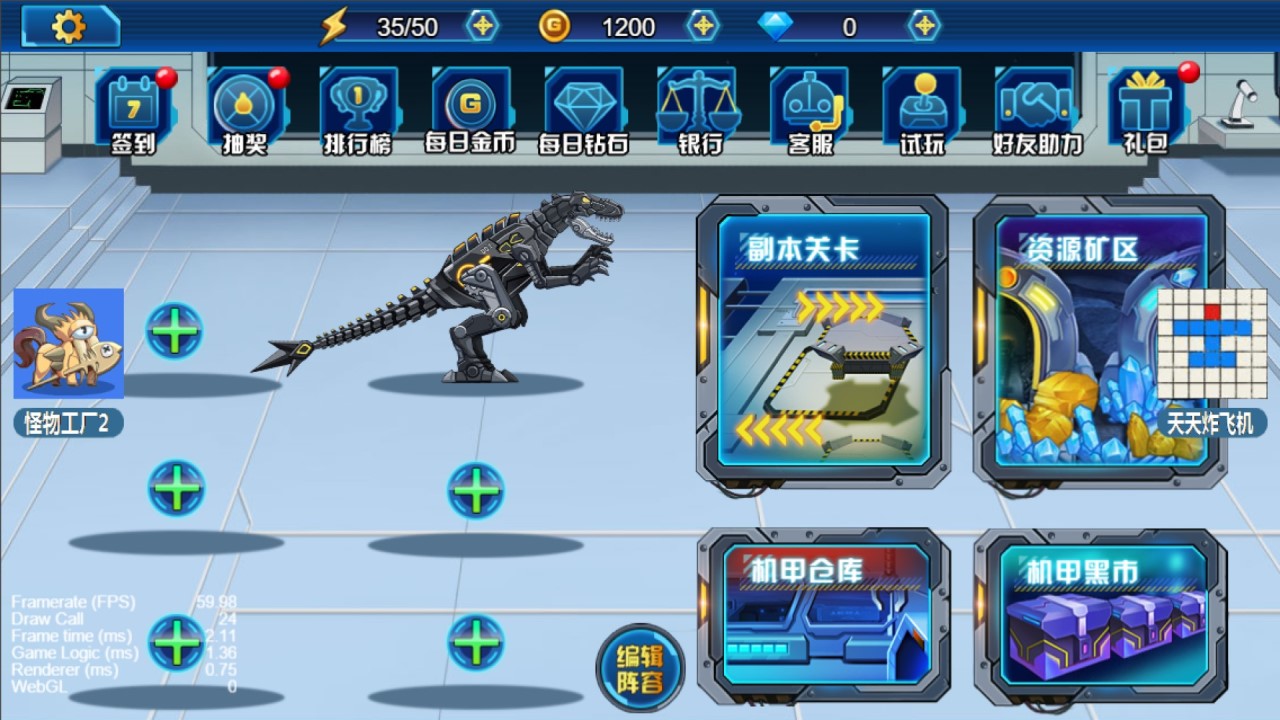The image size is (1280, 720).
Task: Open the 礼包 gift pack
Action: click(x=1146, y=110)
